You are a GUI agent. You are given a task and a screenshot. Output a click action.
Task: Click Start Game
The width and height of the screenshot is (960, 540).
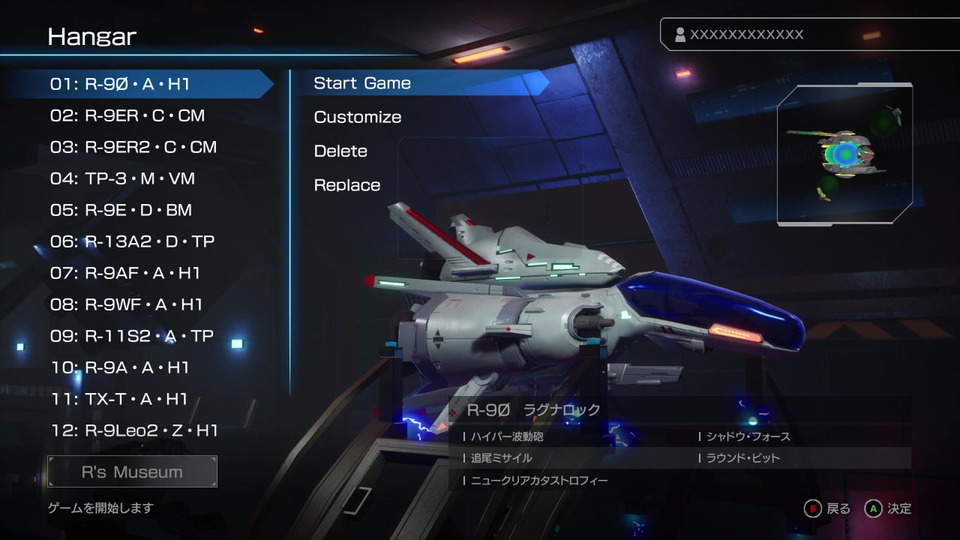click(x=362, y=83)
